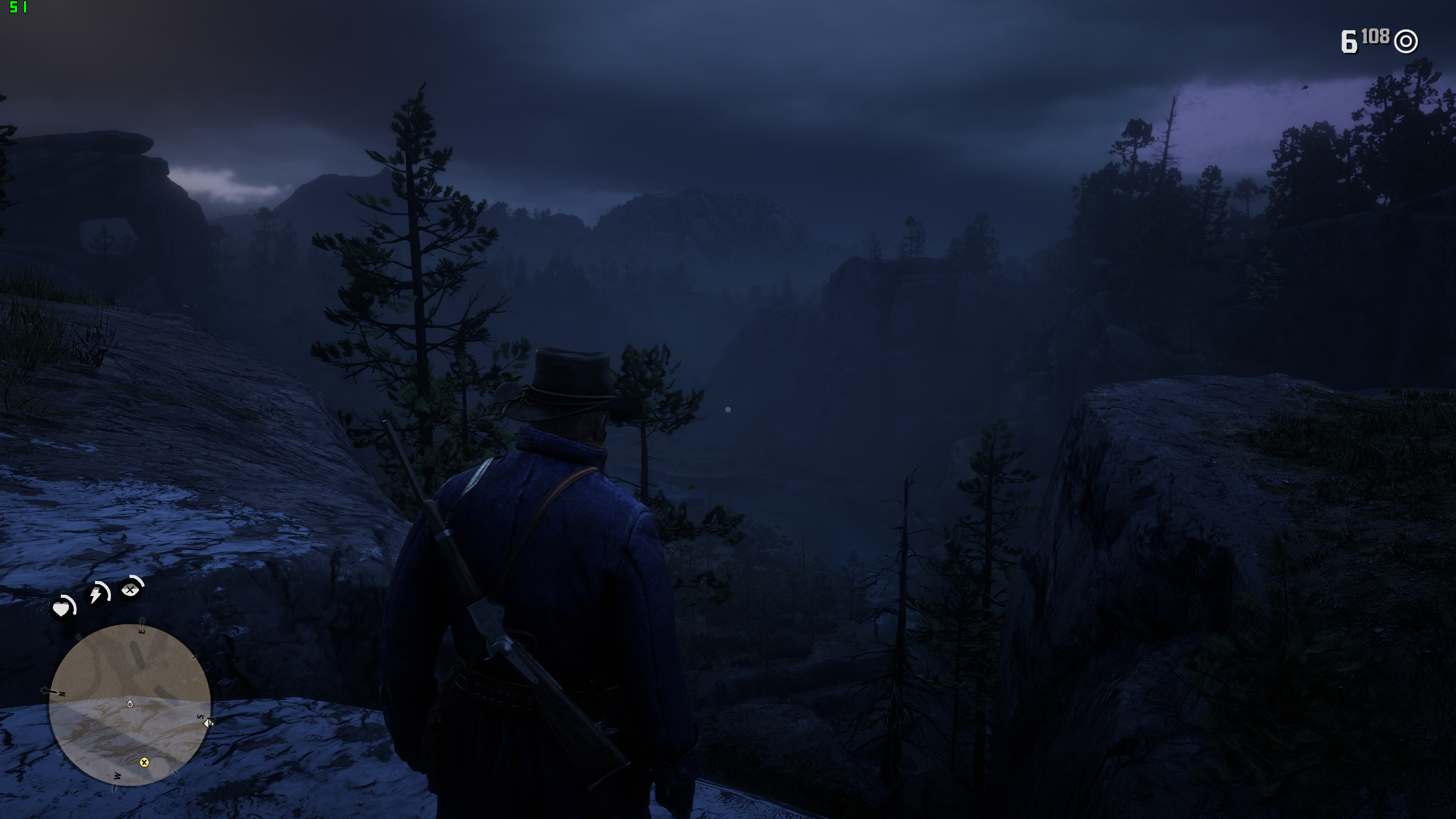The height and width of the screenshot is (819, 1456).
Task: Select the white diamond blip at minimap edge
Action: coord(208,723)
